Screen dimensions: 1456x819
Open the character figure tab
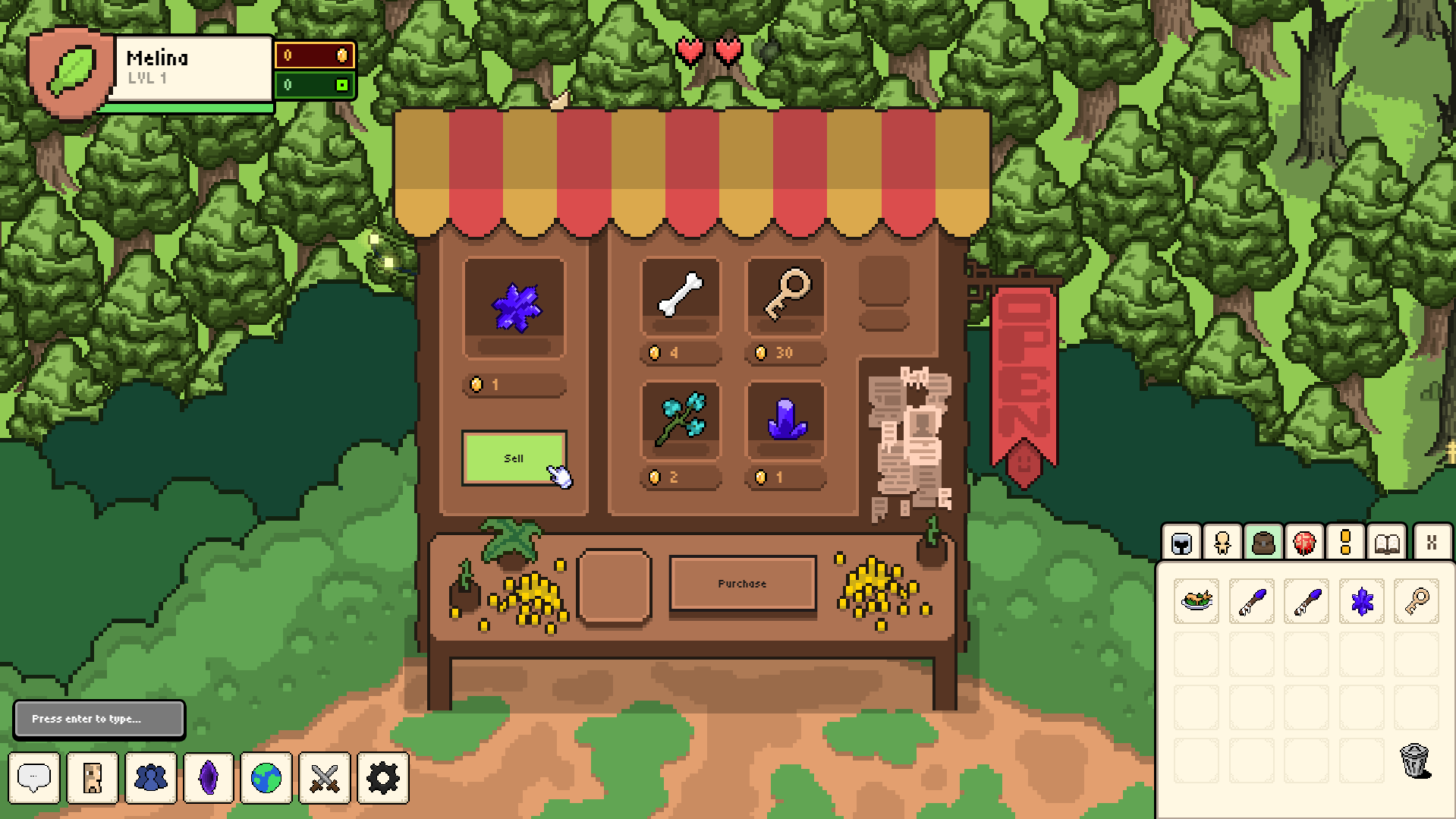[x=1222, y=543]
